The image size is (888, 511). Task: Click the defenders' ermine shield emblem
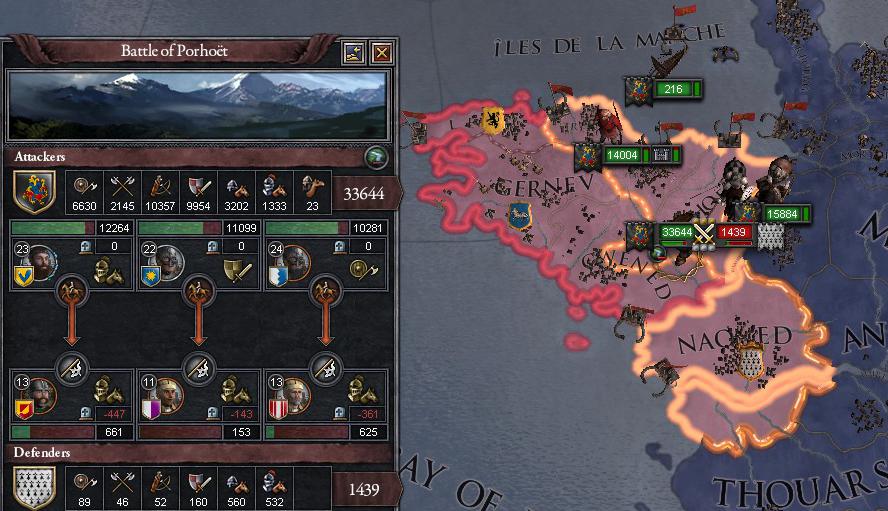(33, 489)
